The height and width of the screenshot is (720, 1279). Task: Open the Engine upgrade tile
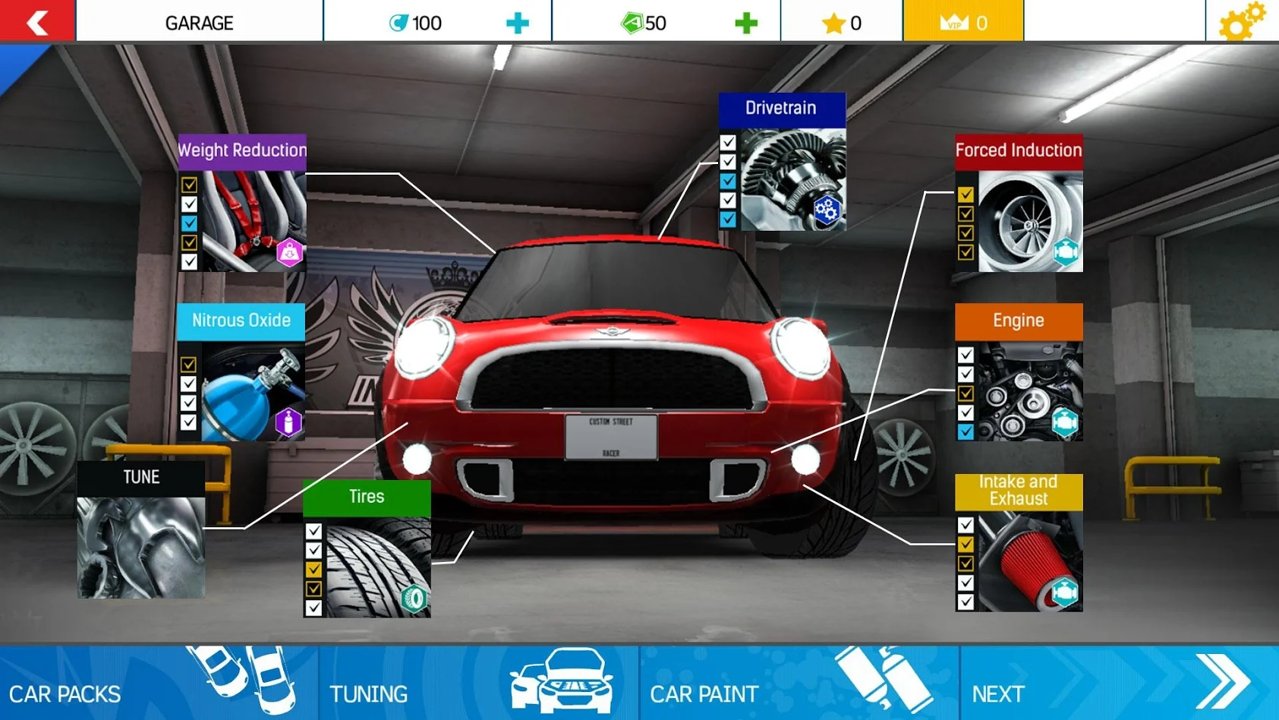point(1018,373)
